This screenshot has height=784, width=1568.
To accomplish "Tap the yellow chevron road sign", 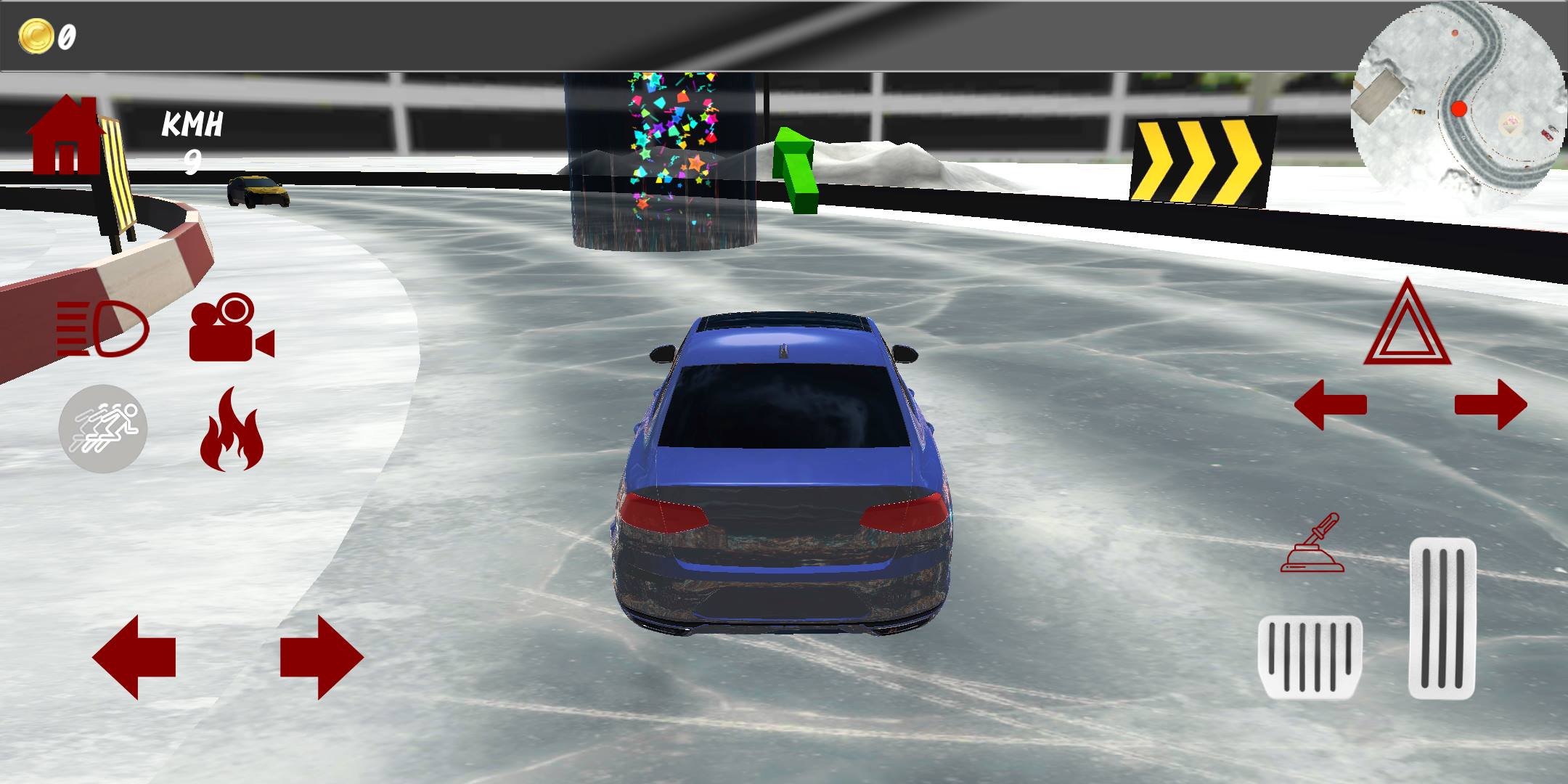I will coord(1205,160).
